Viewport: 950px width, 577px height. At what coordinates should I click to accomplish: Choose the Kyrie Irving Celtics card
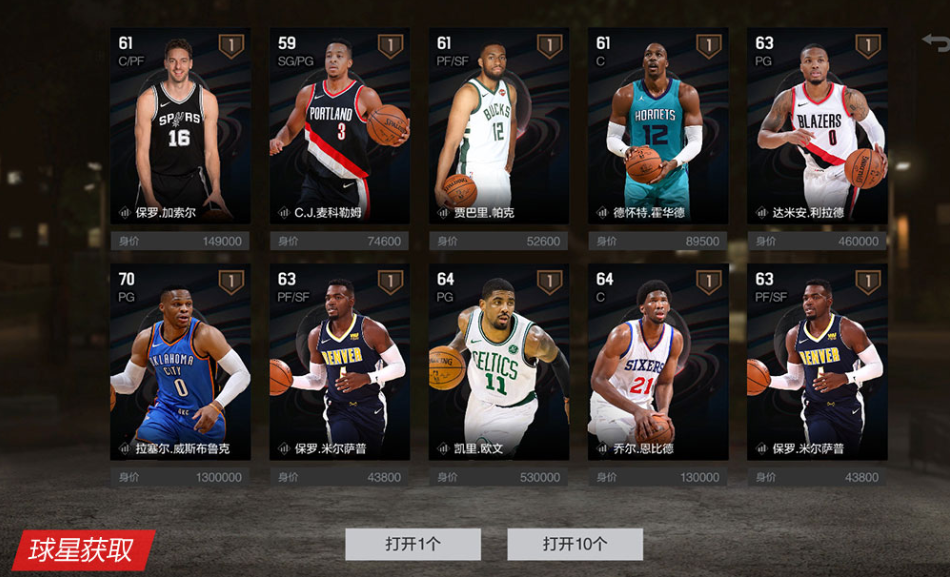point(499,362)
